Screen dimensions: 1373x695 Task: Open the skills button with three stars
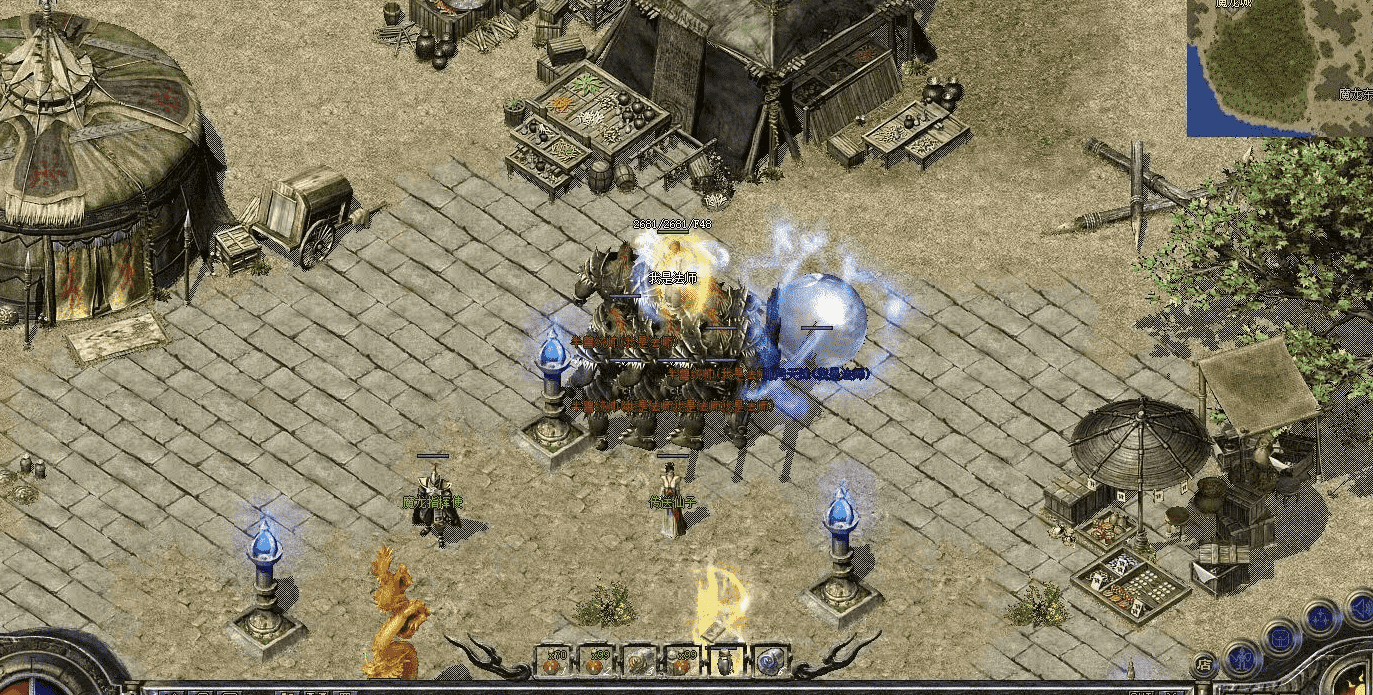[x=1320, y=616]
